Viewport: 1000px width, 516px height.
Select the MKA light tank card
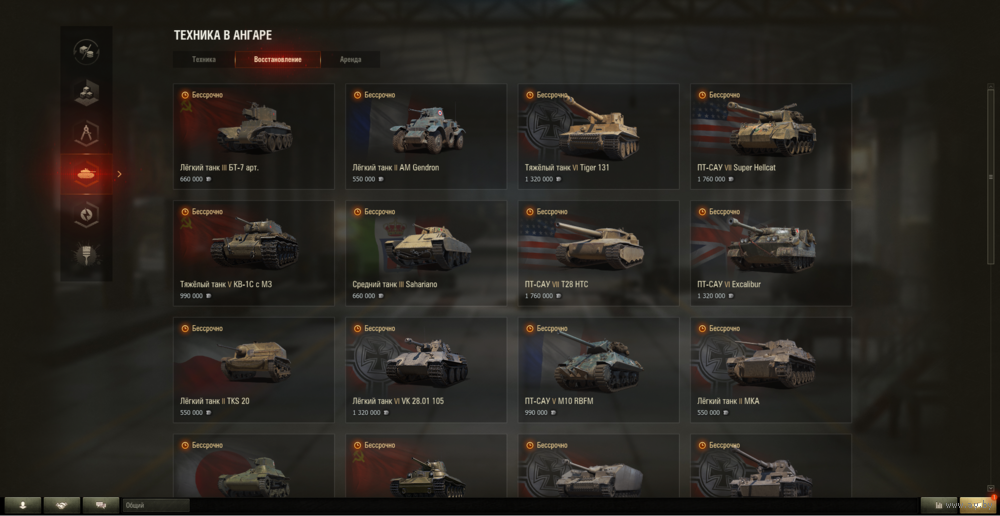771,369
